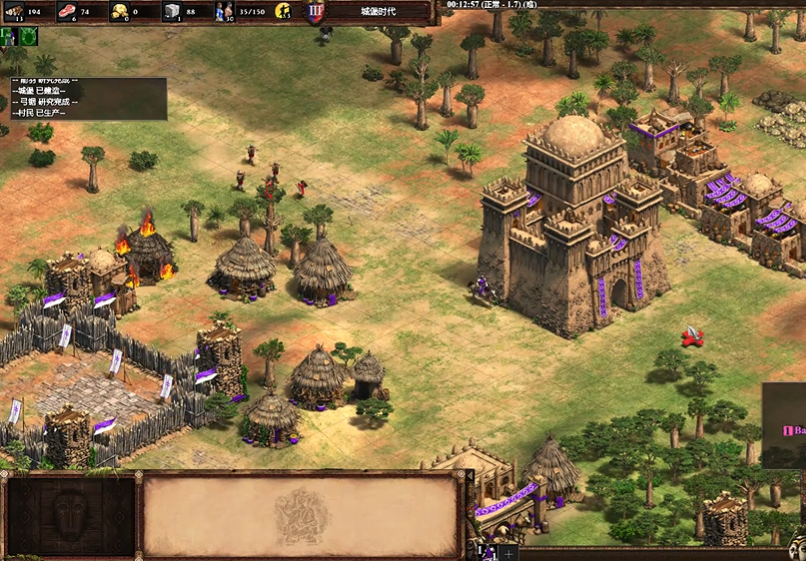Click the empty command panel with mask
Screen dimensions: 806x561
70,515
